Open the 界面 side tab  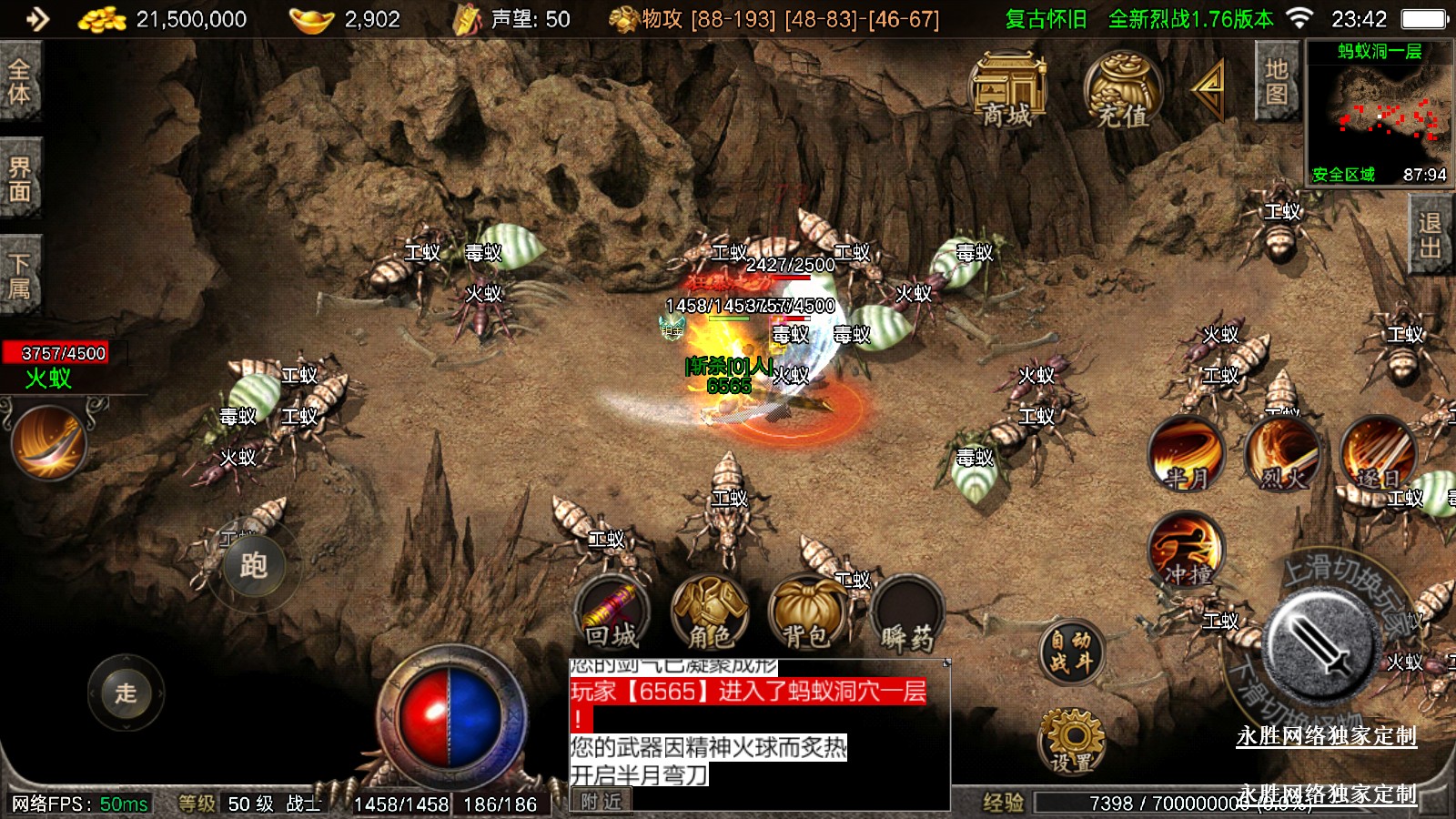20,179
